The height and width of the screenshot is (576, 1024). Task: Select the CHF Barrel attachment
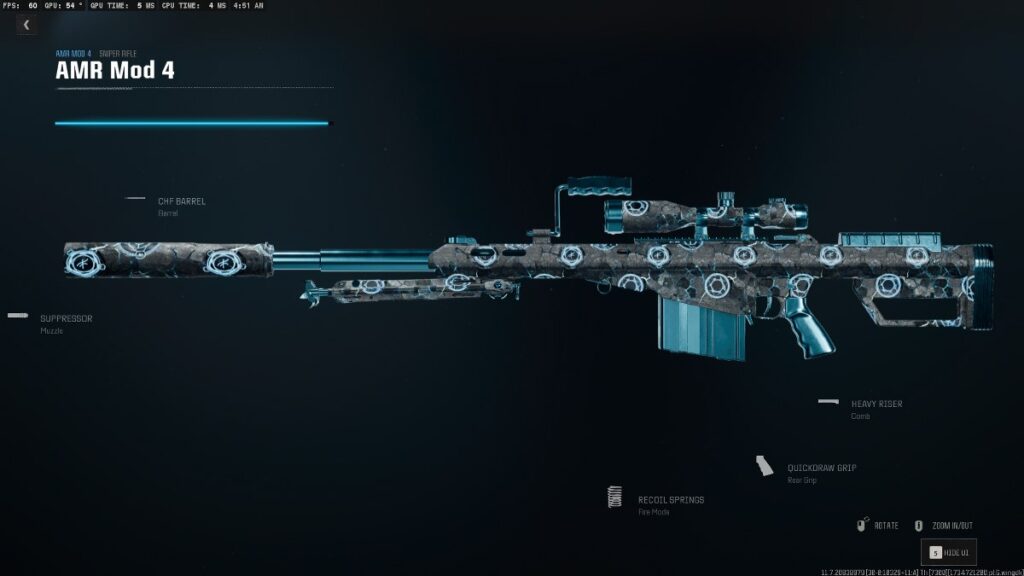point(181,202)
